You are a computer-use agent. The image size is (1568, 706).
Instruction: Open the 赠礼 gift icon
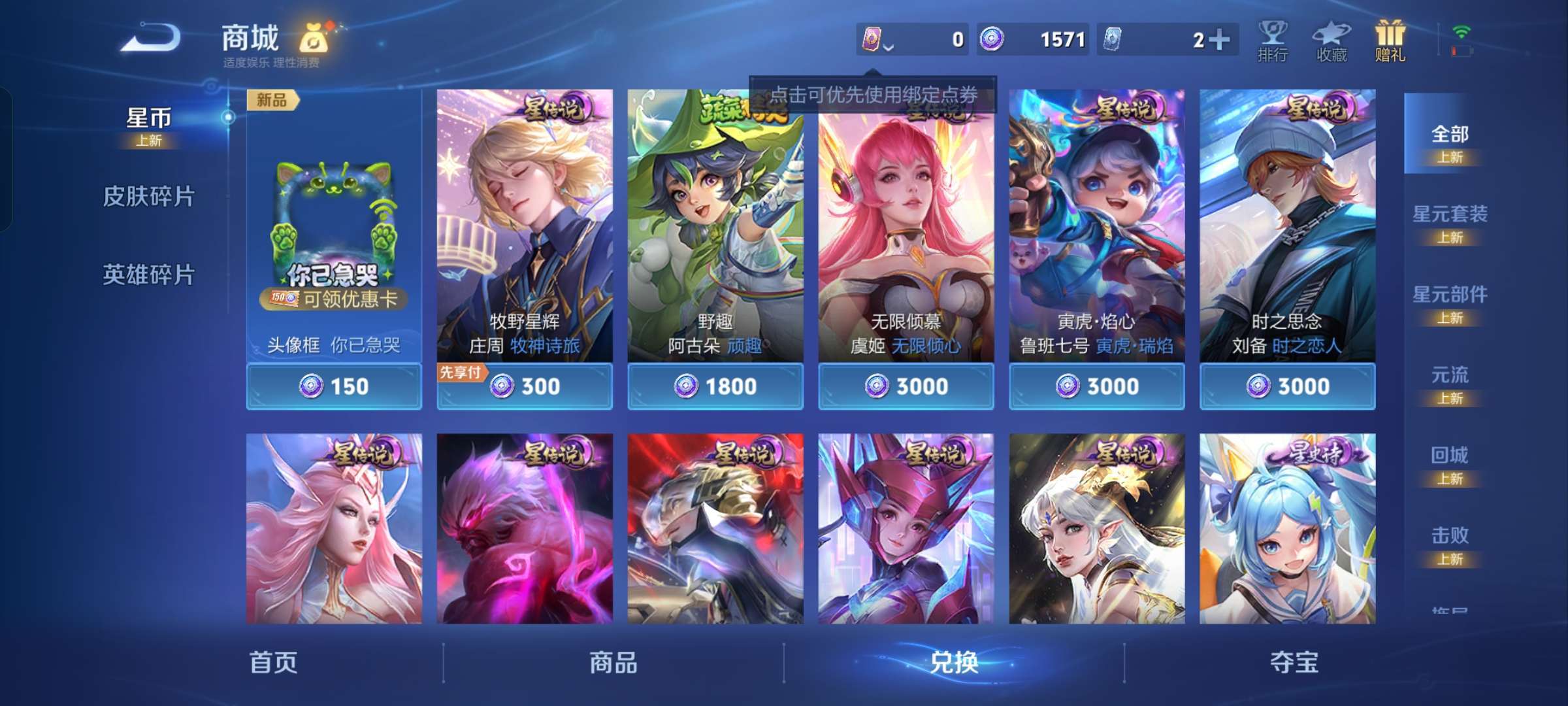point(1390,36)
